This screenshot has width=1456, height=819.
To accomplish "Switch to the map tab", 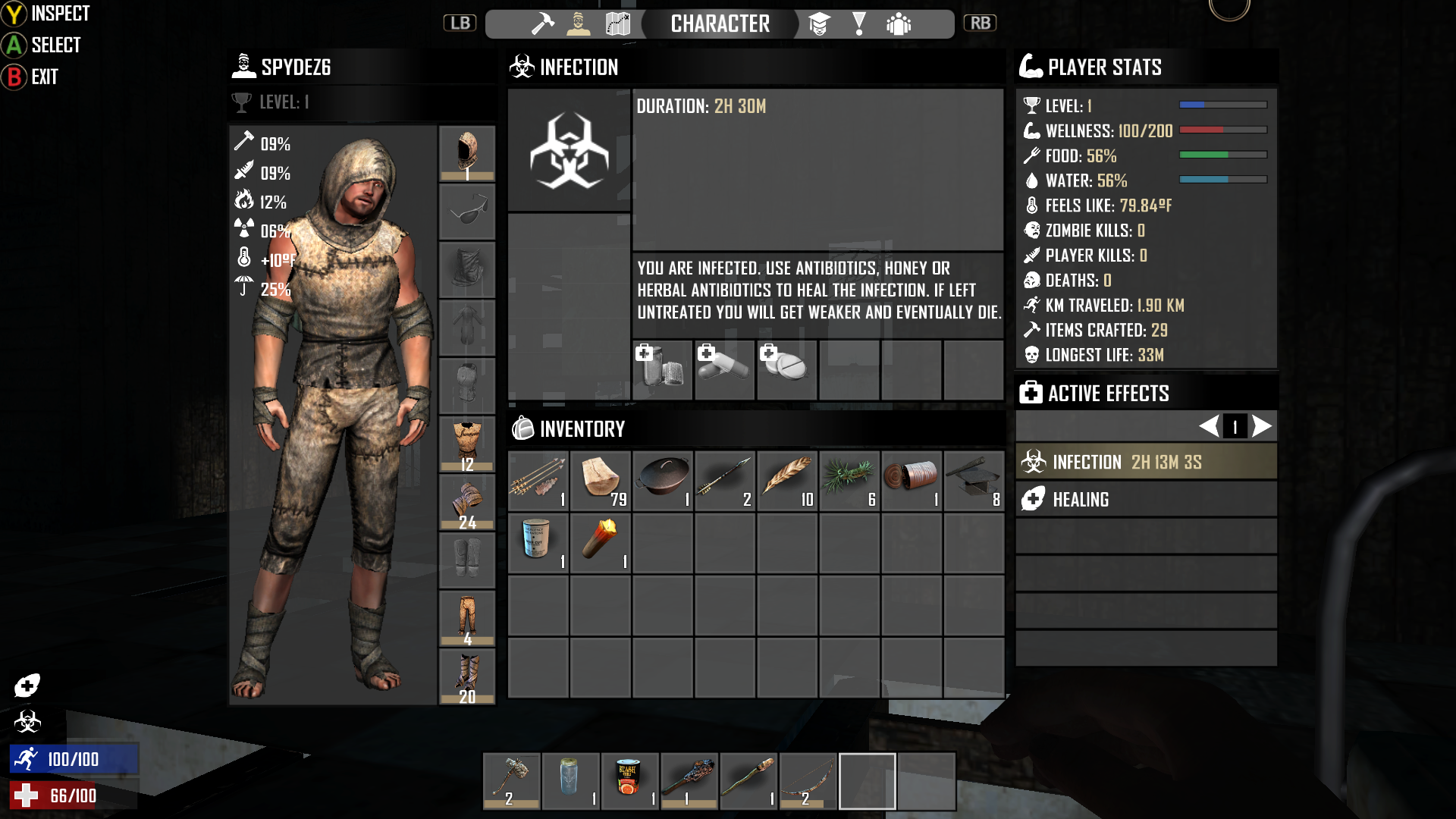I will [x=618, y=24].
